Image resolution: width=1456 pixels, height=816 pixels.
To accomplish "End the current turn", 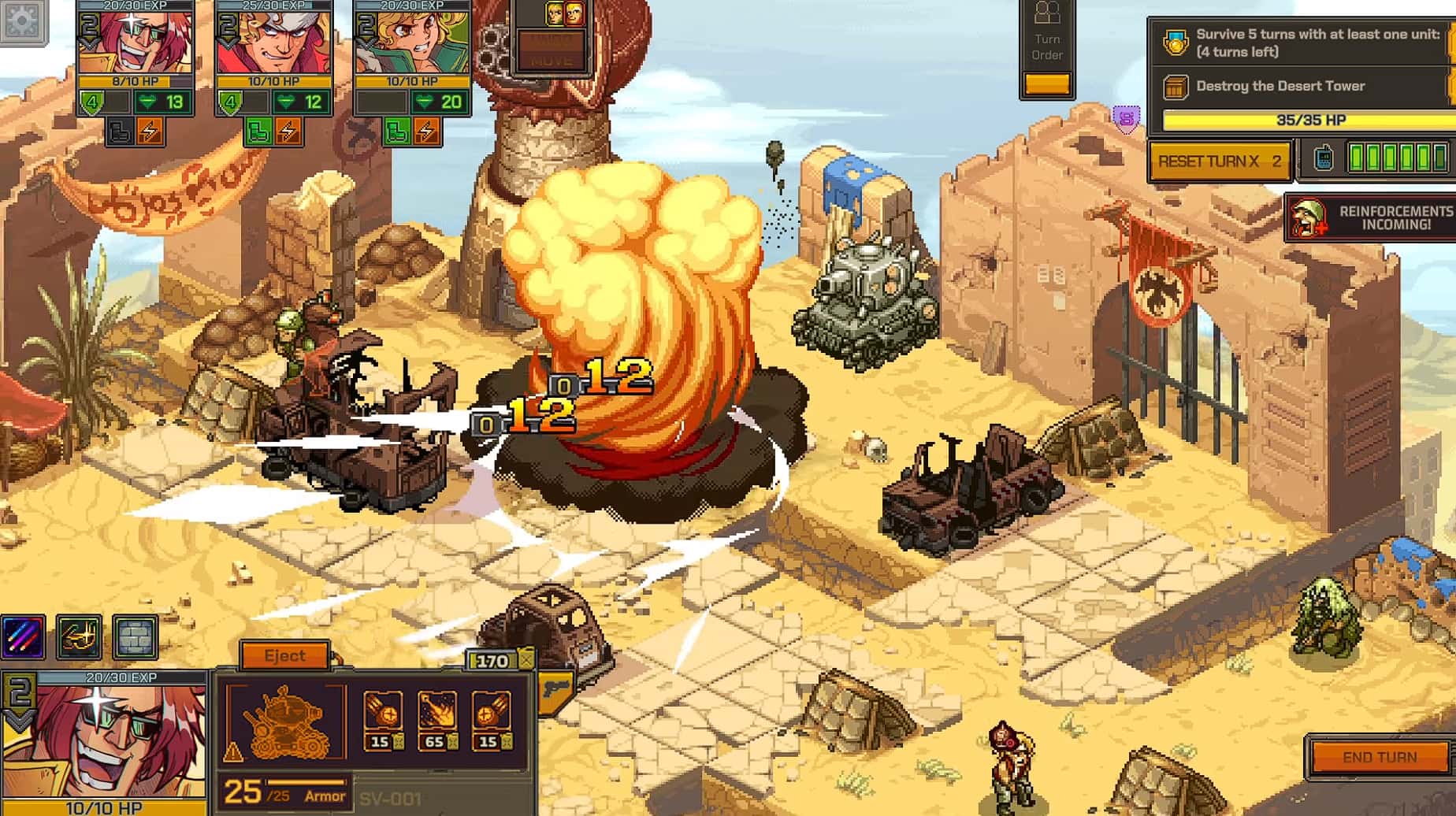I will point(1379,757).
